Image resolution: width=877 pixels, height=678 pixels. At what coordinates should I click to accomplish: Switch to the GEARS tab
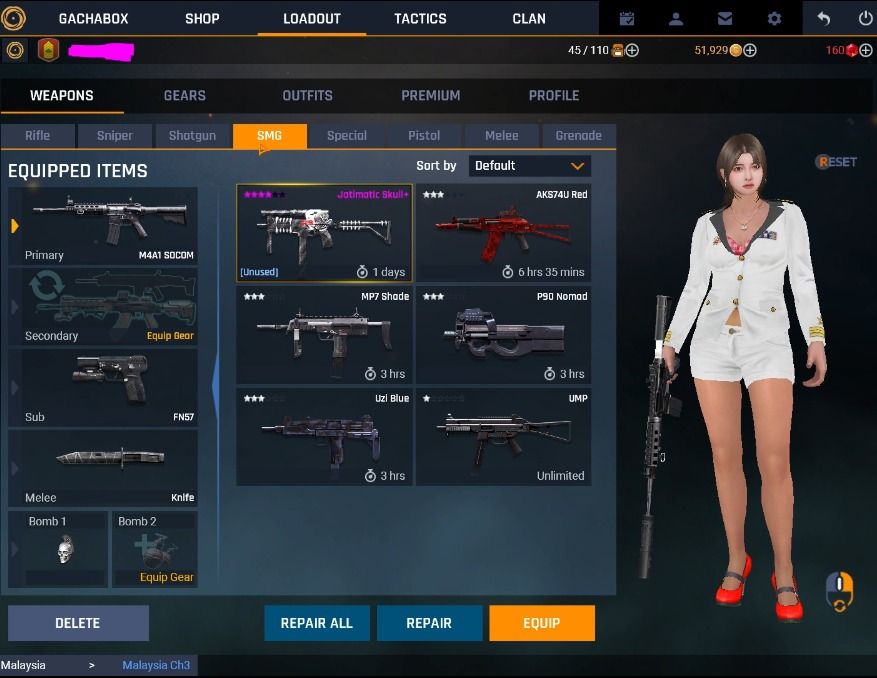(184, 95)
